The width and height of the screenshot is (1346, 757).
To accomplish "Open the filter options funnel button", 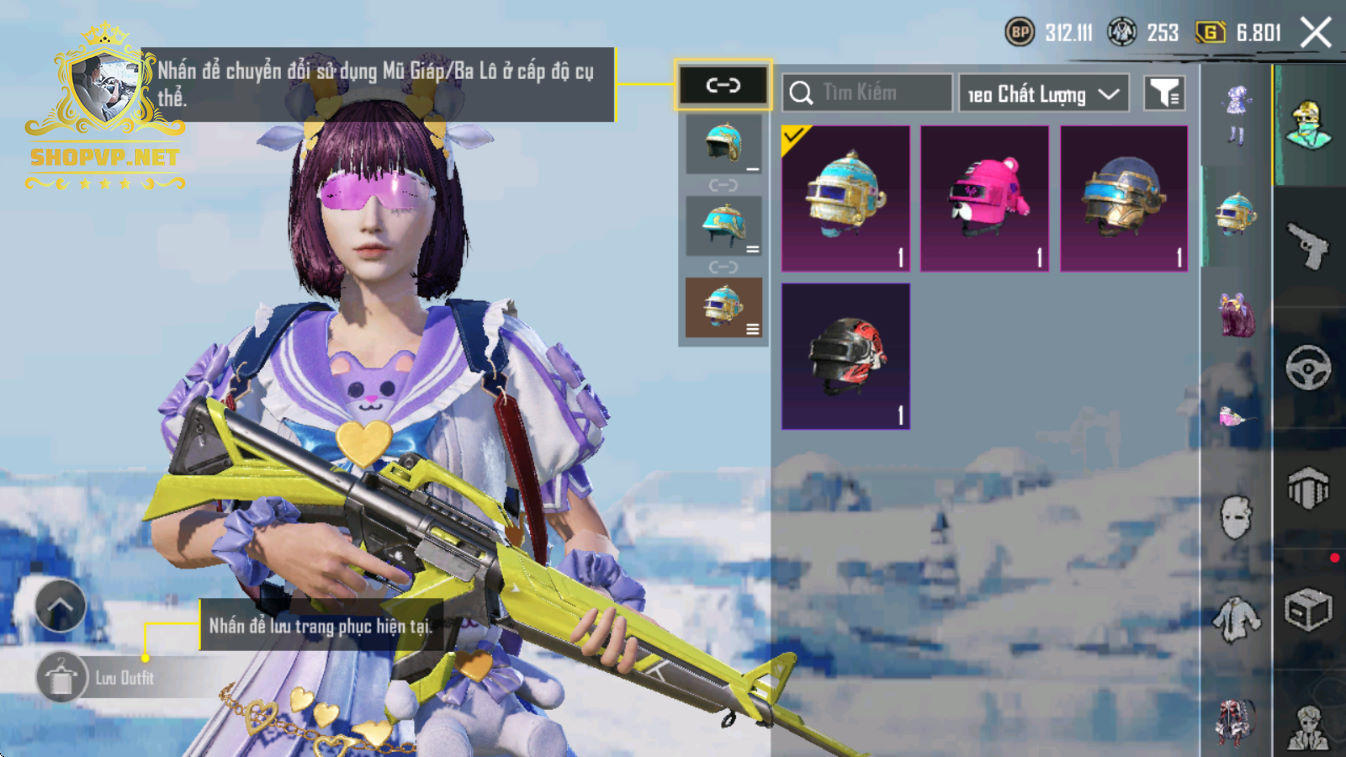I will pyautogui.click(x=1165, y=93).
